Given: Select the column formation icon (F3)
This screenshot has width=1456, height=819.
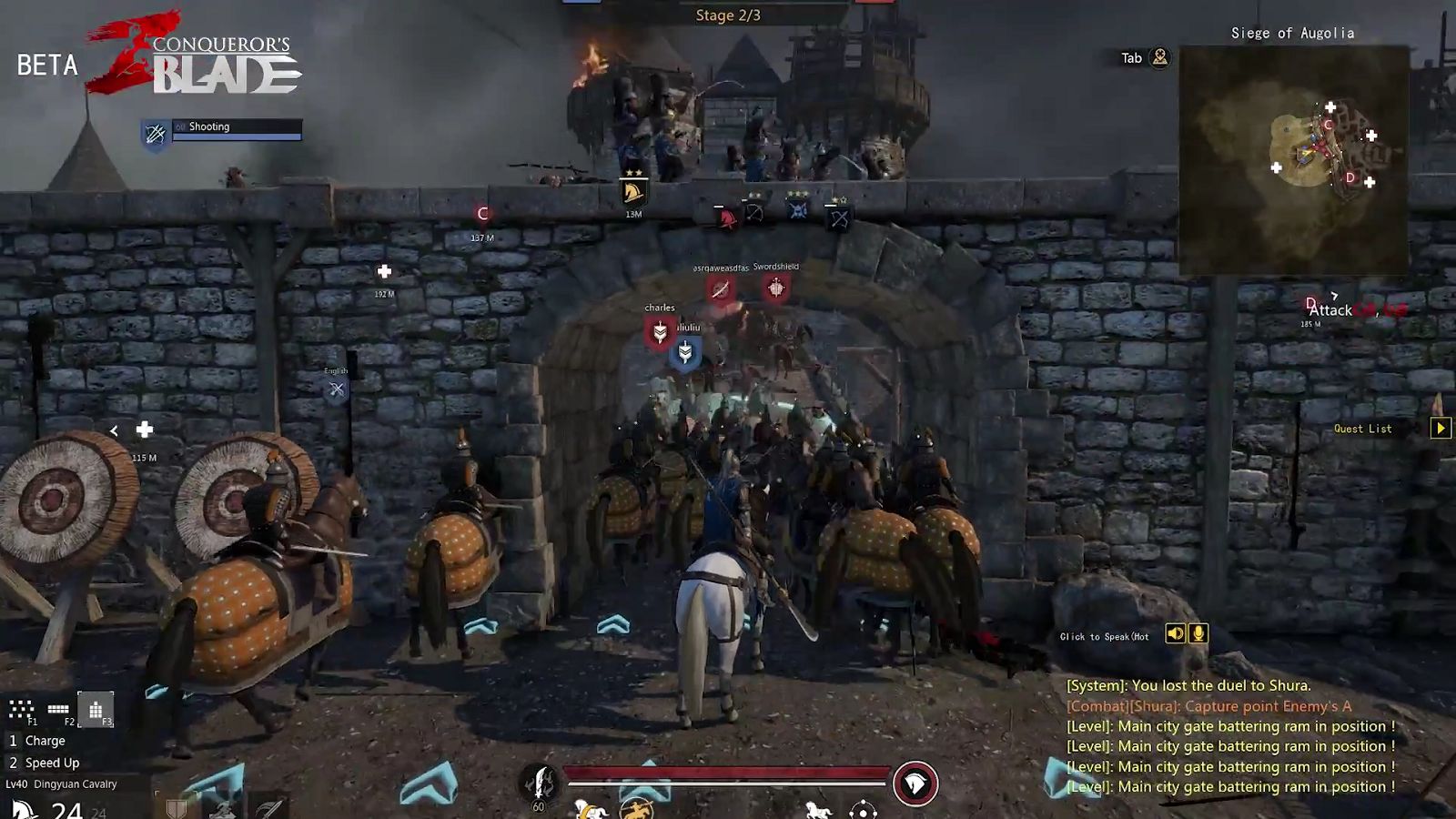Looking at the screenshot, I should 96,709.
